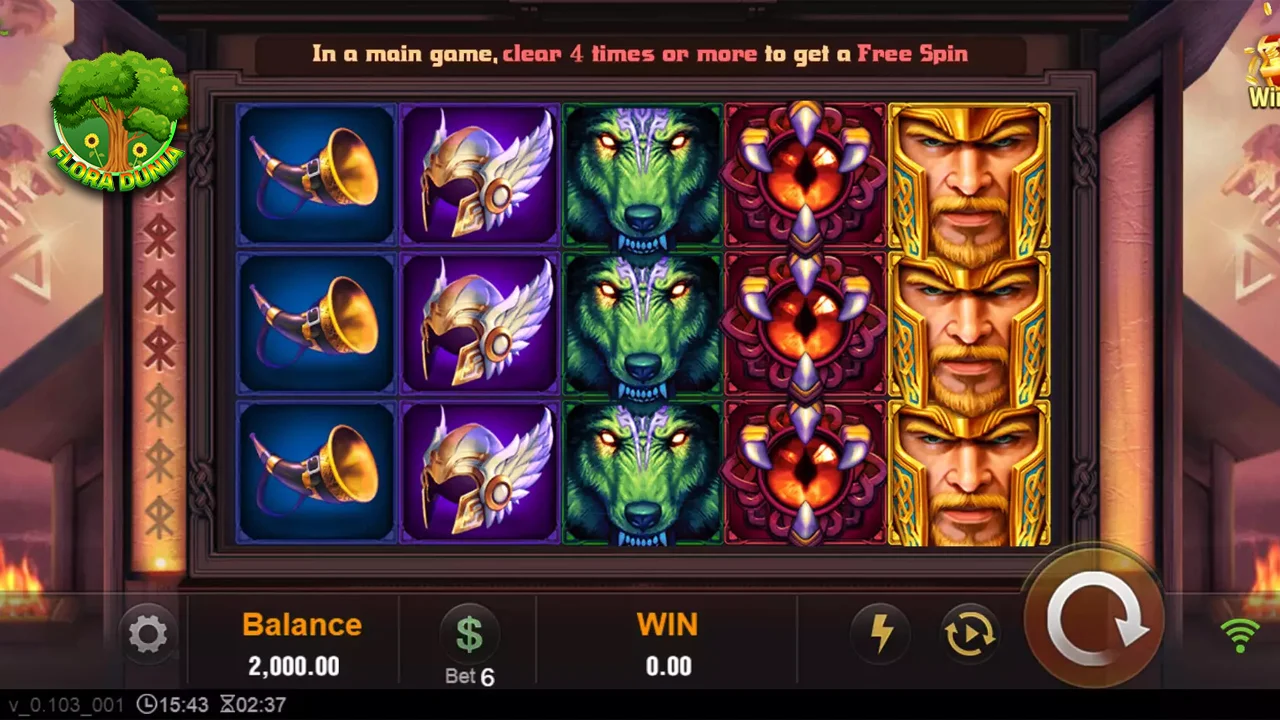Click 'Bet 6' to change wager
Viewport: 1280px width, 720px height.
tap(470, 676)
